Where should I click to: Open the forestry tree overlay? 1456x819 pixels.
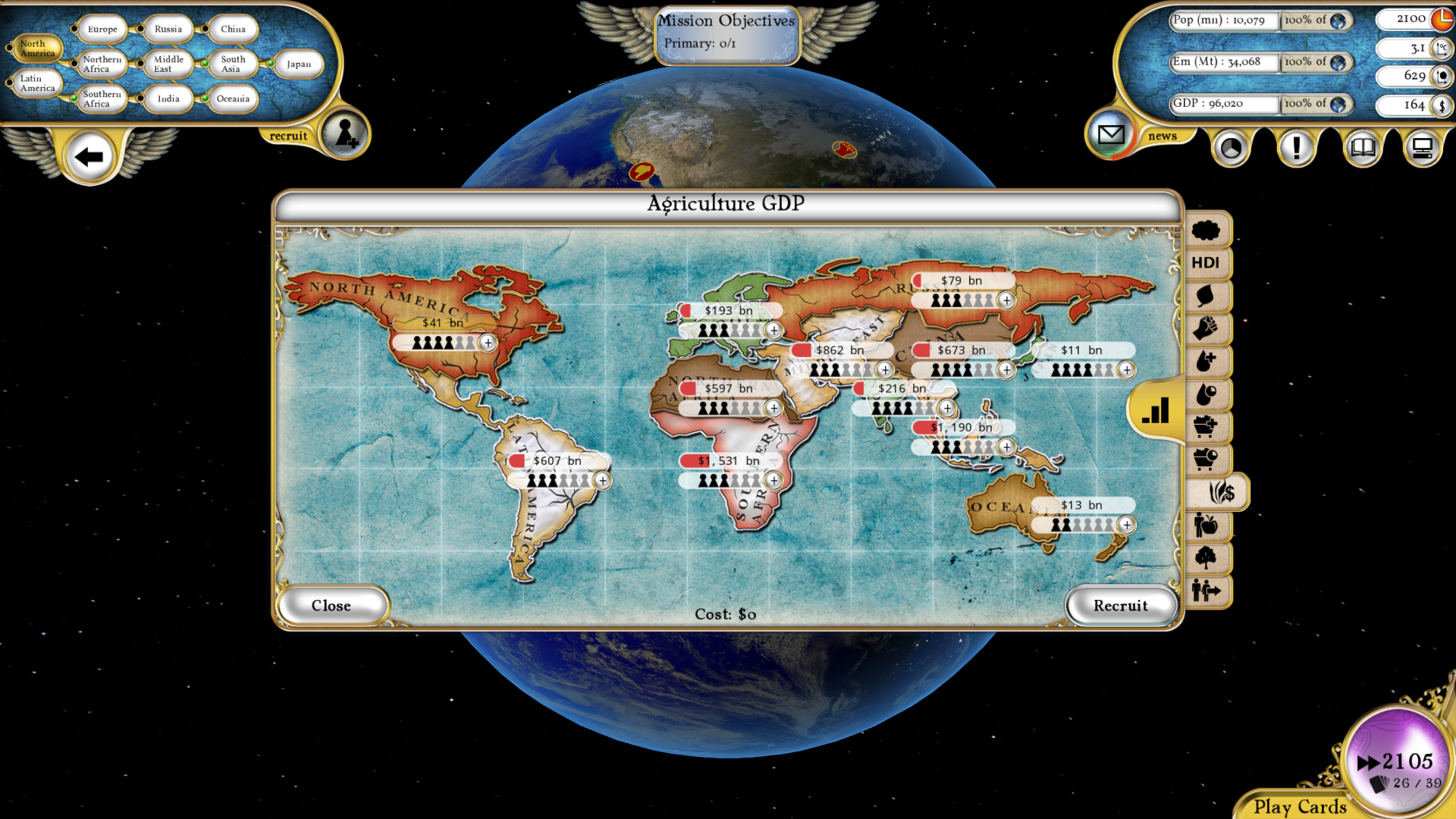[x=1206, y=558]
